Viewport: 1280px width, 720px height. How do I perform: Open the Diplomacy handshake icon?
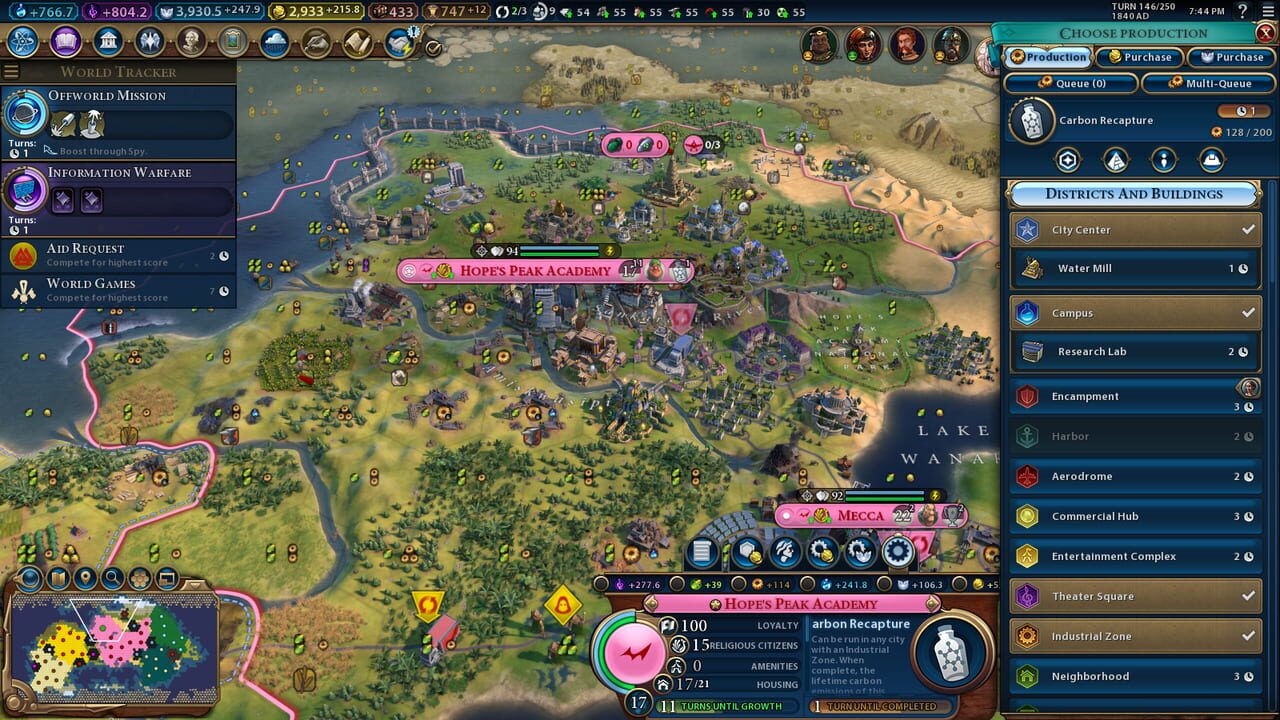tap(399, 42)
